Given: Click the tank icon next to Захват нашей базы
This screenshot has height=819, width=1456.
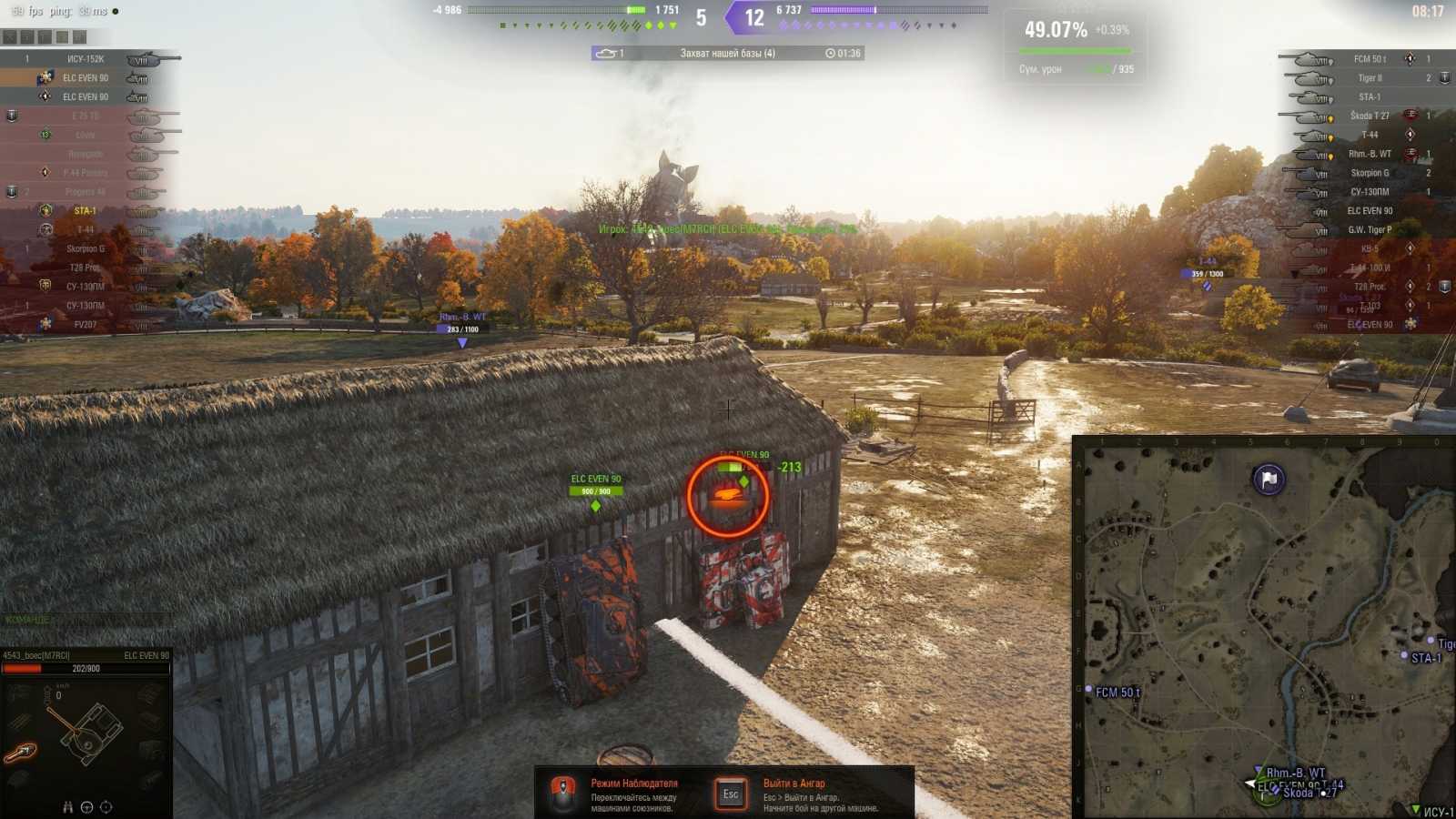Looking at the screenshot, I should pos(608,54).
